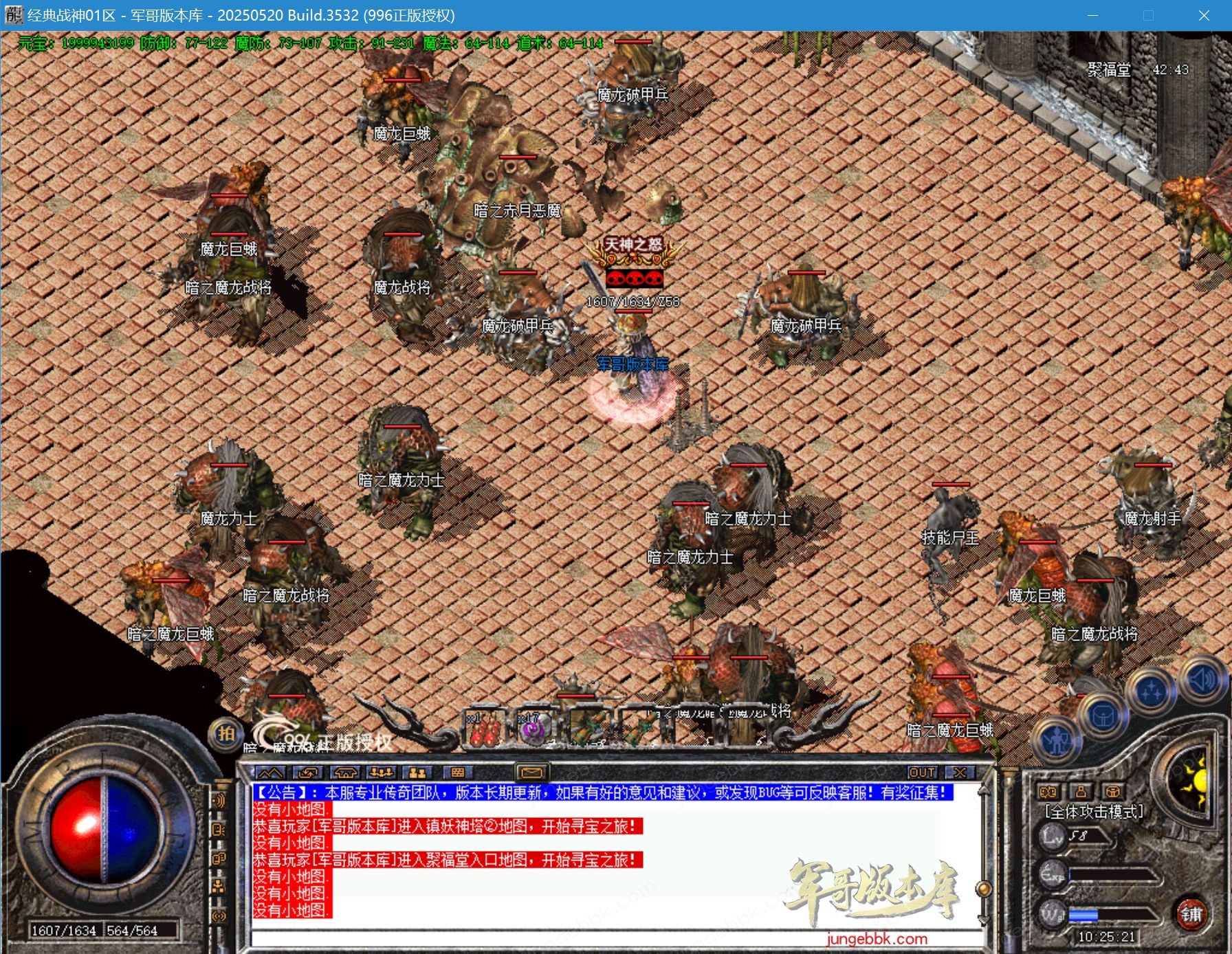
Task: Toggle the shout chat speaker icon beside chat
Action: click(219, 800)
